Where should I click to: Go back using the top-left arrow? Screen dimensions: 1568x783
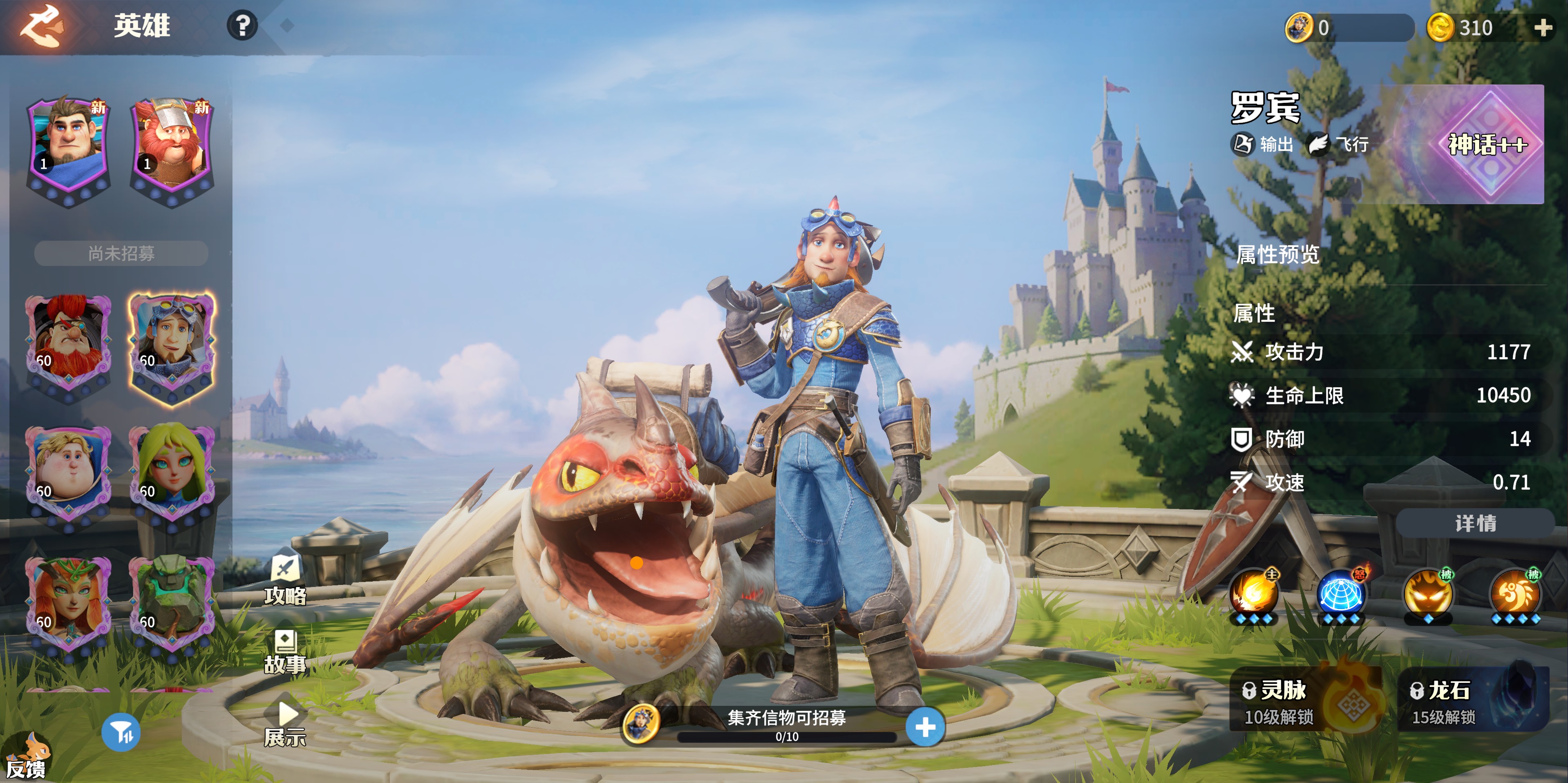coord(41,26)
